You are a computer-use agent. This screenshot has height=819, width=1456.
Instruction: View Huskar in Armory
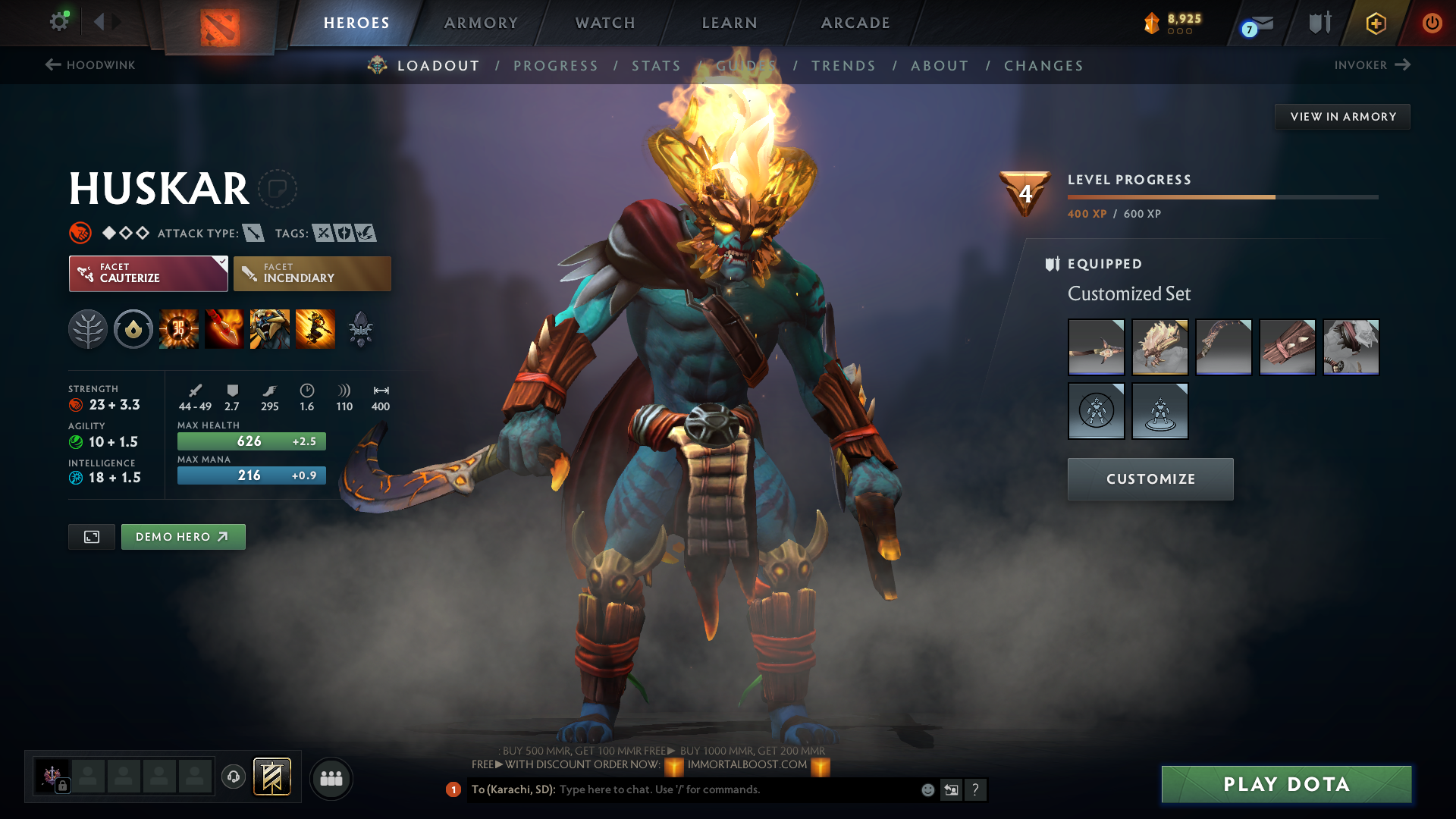[1342, 117]
